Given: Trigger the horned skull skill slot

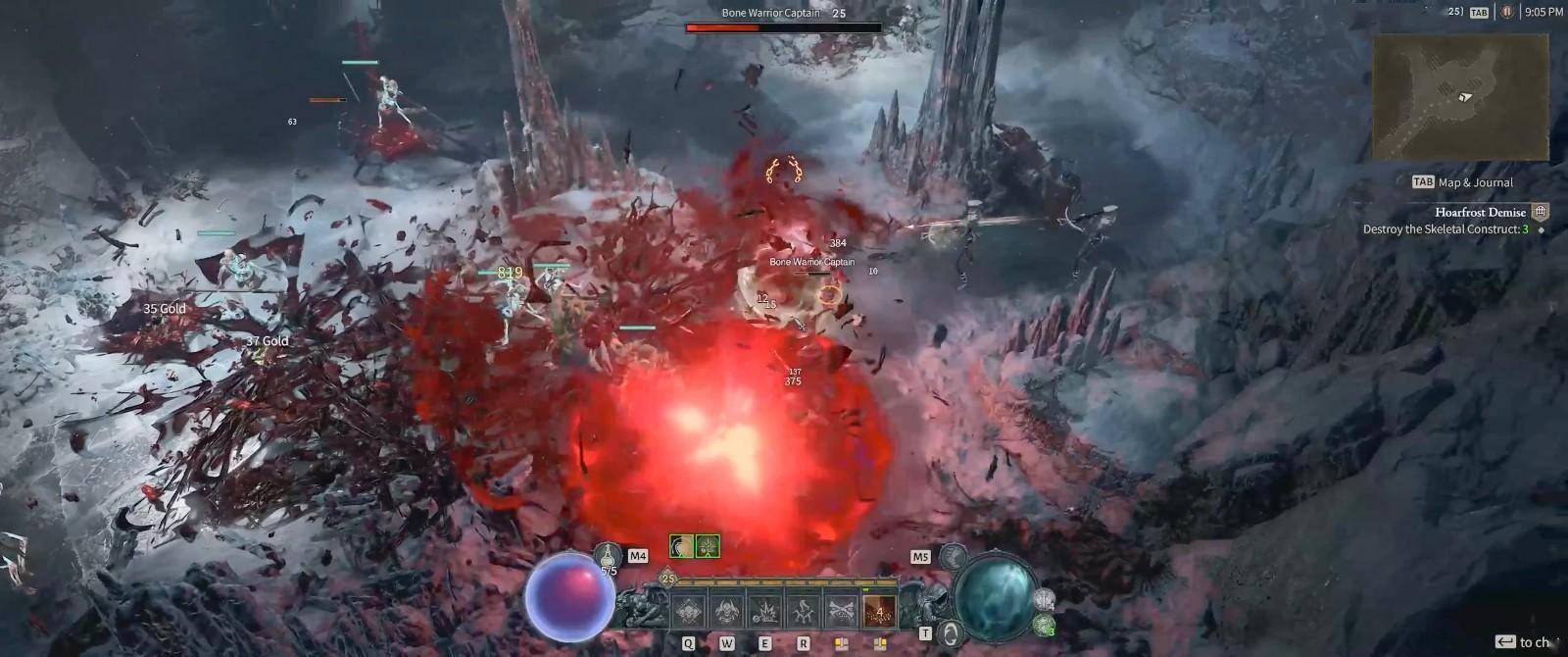Looking at the screenshot, I should [727, 609].
